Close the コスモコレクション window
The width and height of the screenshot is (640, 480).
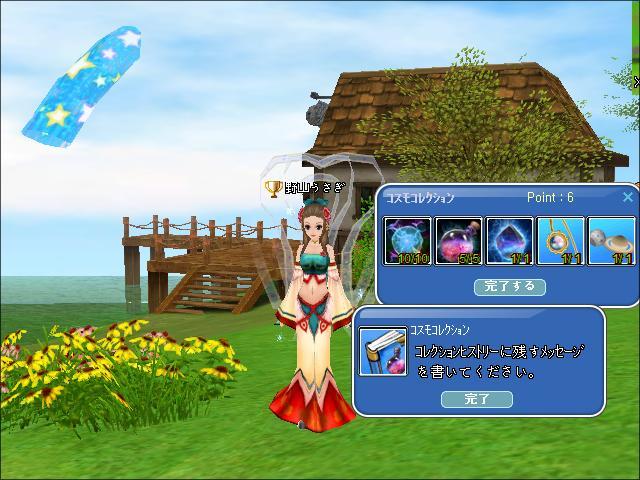[628, 197]
